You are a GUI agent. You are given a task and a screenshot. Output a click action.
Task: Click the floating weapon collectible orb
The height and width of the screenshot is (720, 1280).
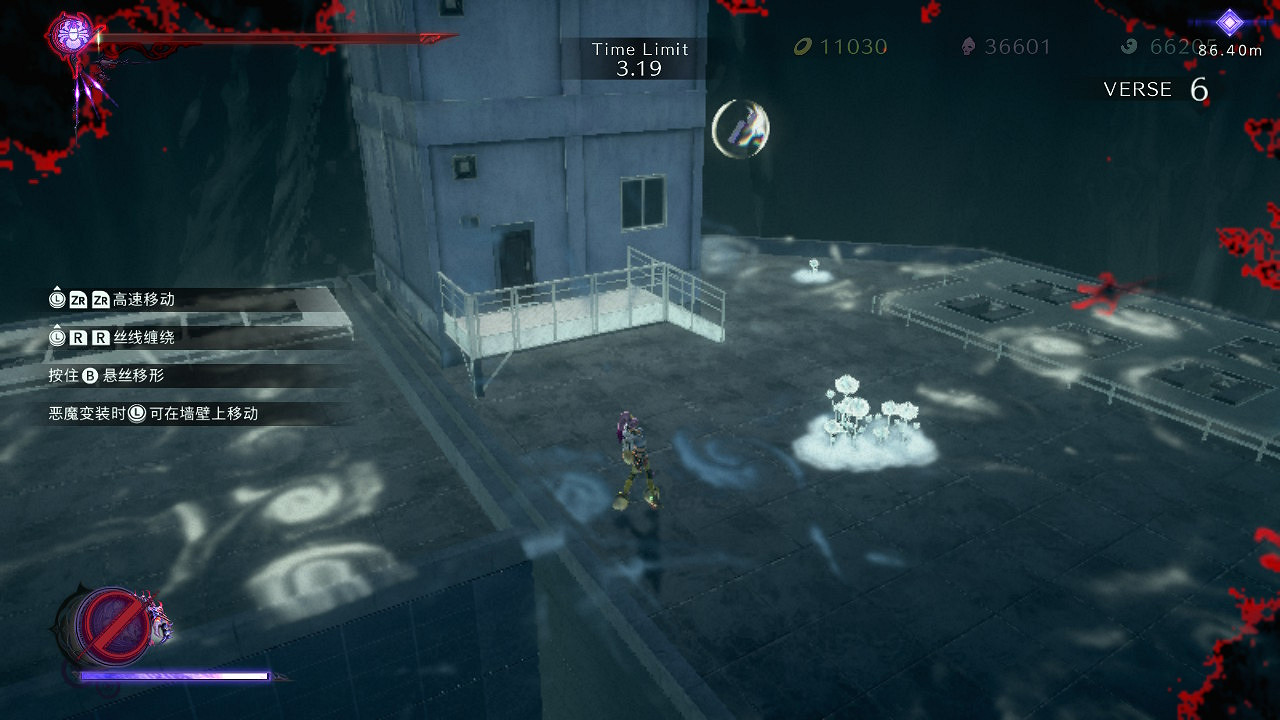(x=740, y=128)
